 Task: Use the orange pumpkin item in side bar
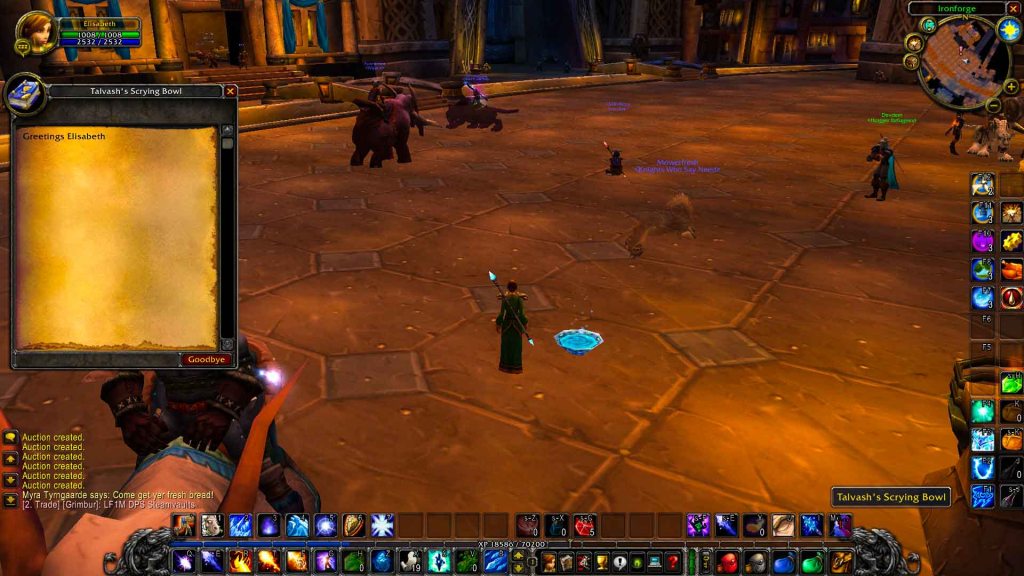point(1011,440)
